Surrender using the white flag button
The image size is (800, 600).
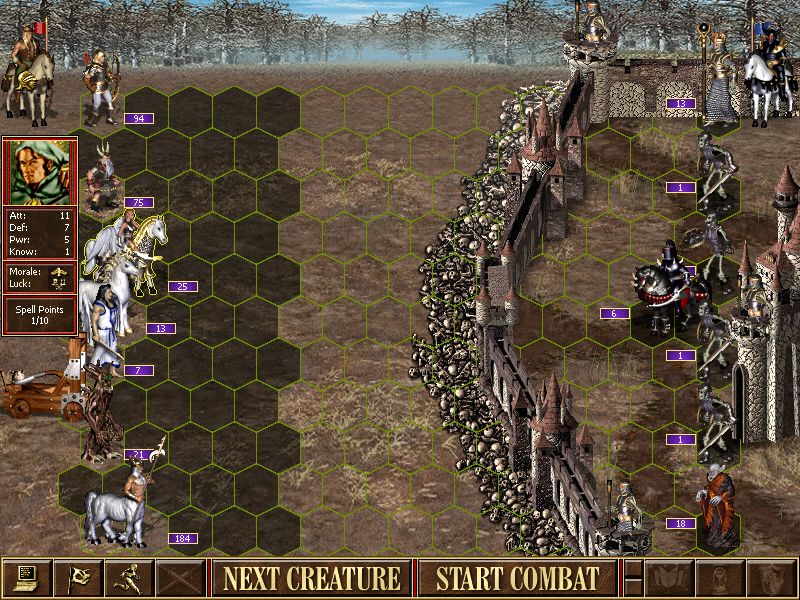tap(77, 578)
